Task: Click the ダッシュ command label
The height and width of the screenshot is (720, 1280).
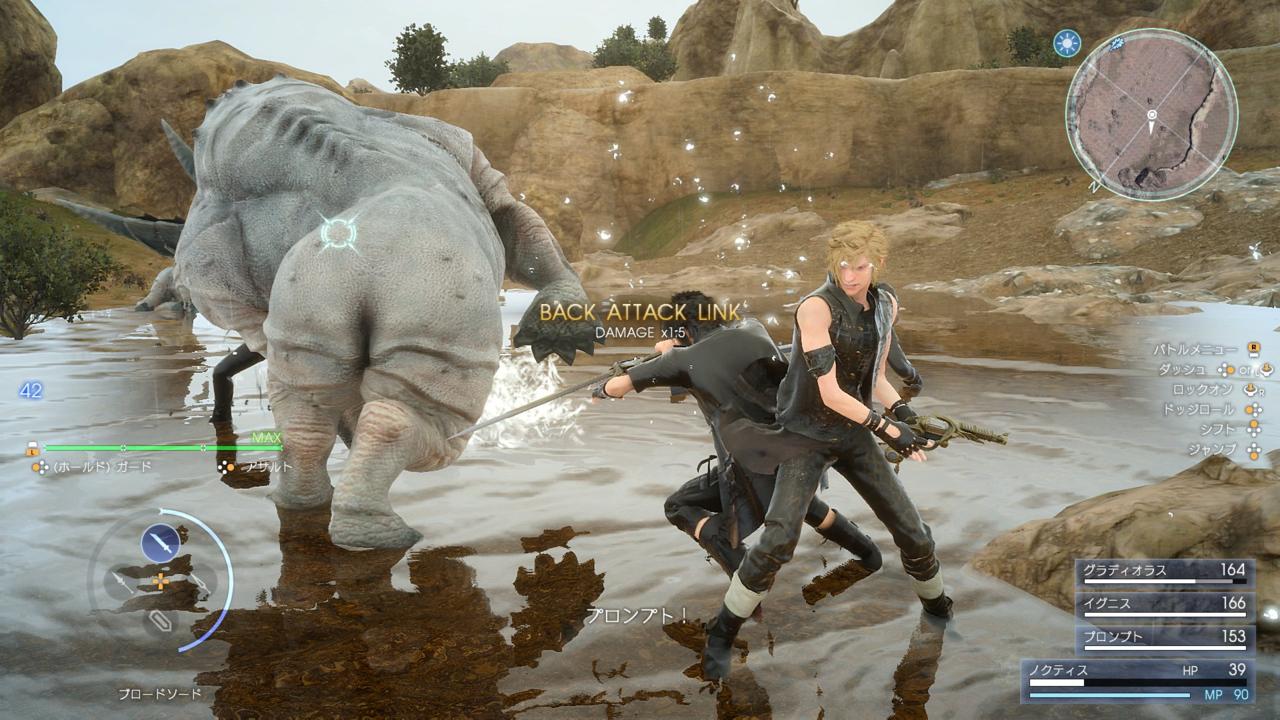Action: [1184, 369]
